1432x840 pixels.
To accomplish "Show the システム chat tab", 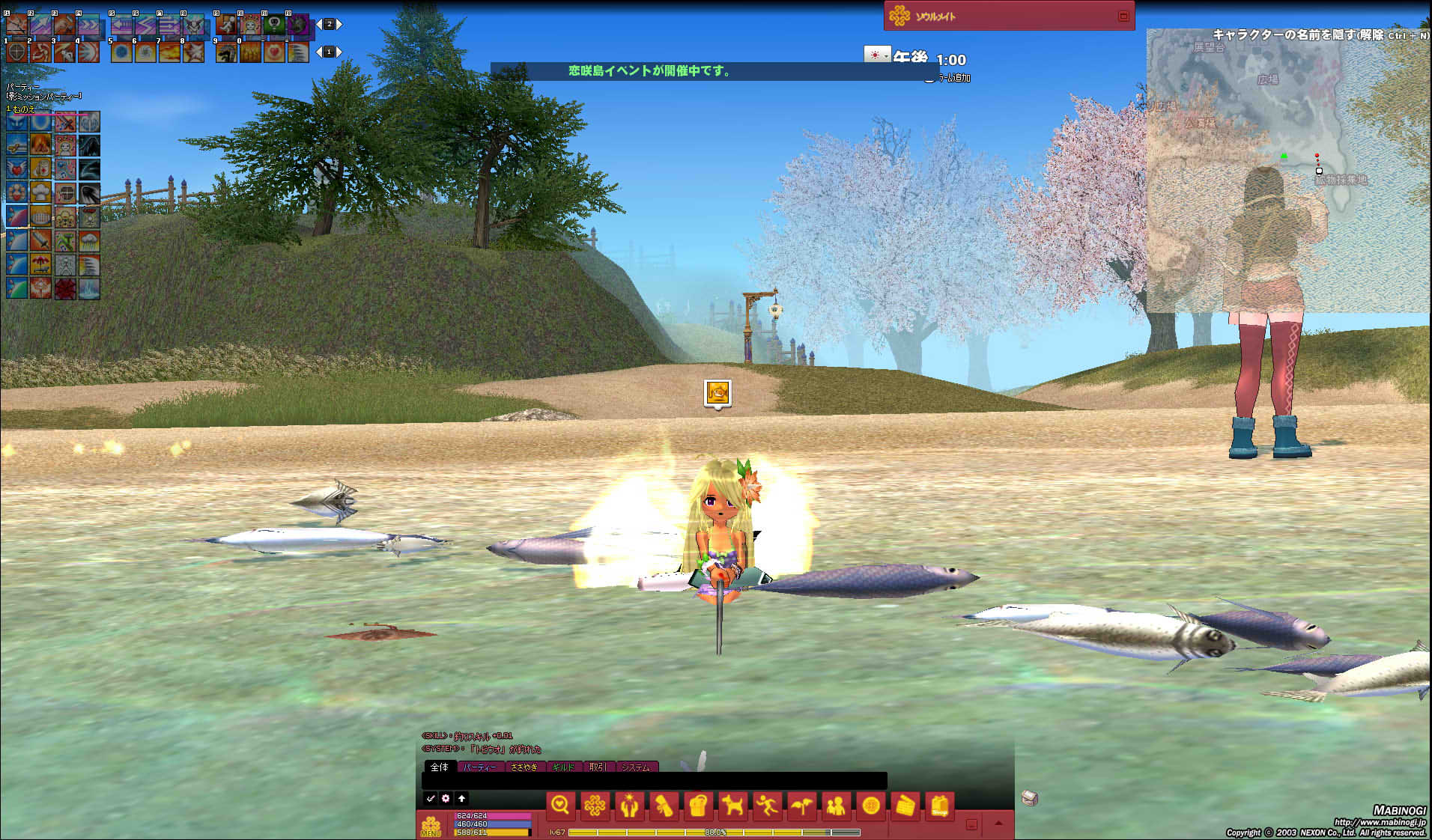I will (x=636, y=767).
